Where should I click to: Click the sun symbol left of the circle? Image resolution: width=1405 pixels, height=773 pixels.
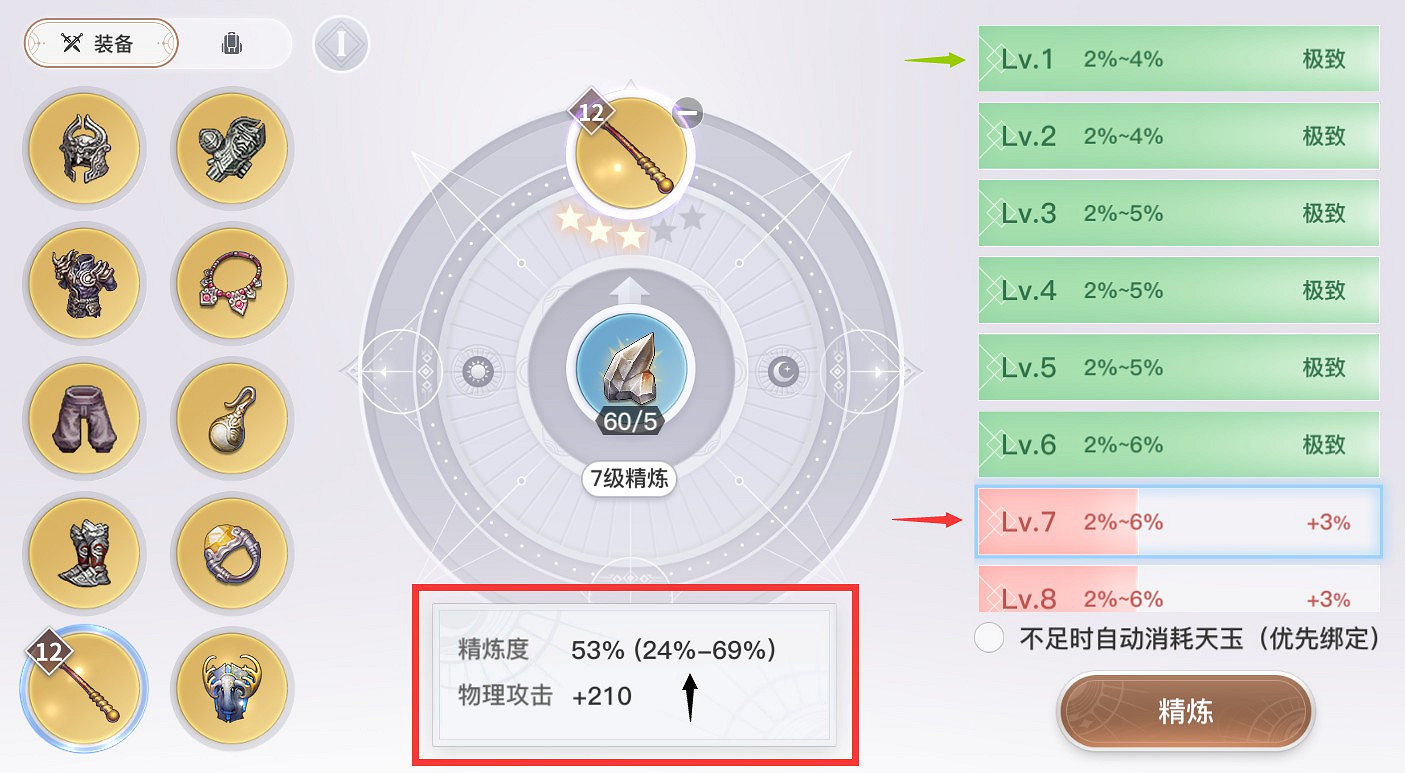click(x=478, y=370)
